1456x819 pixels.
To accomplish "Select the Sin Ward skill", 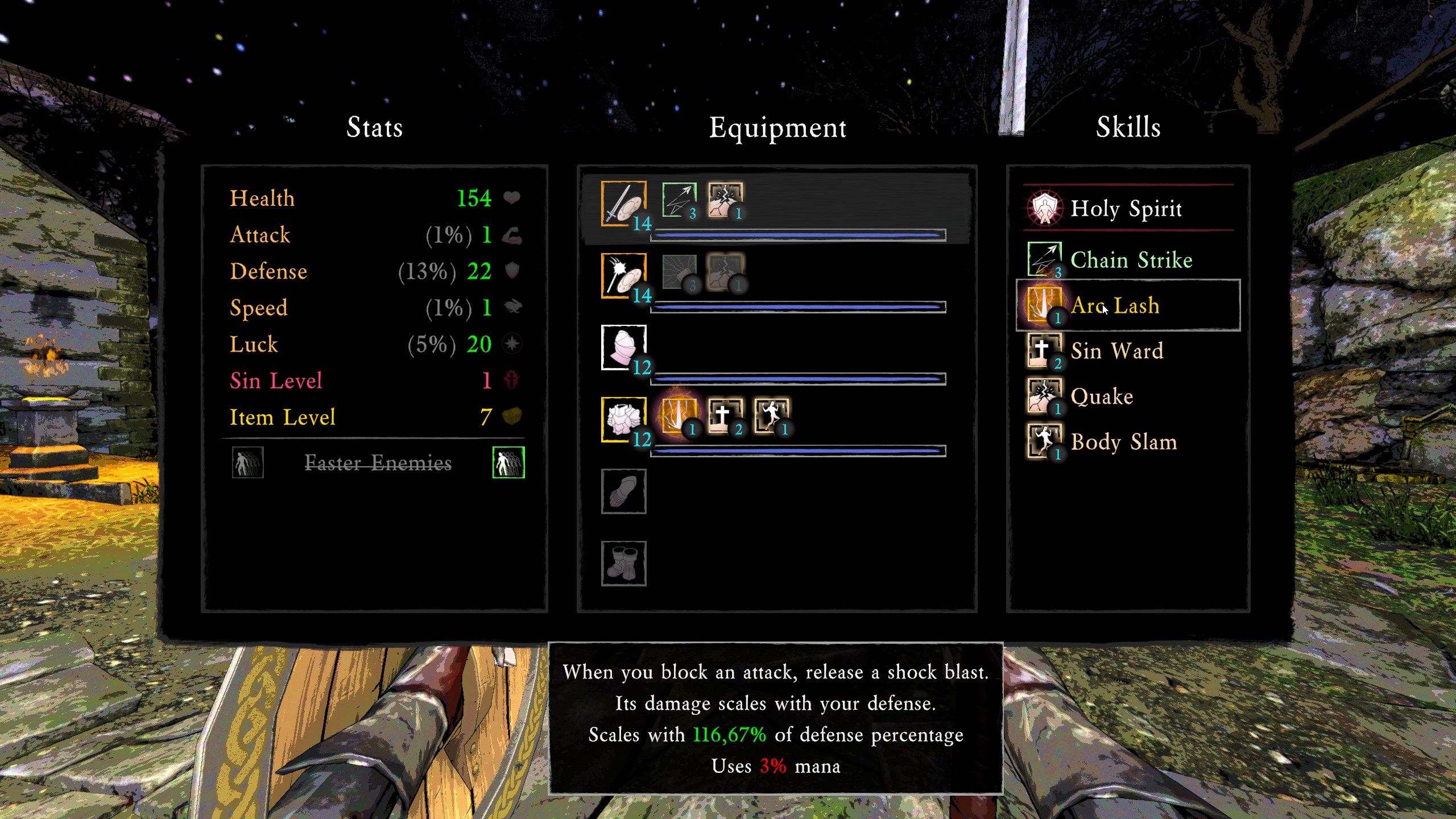I will [x=1117, y=351].
